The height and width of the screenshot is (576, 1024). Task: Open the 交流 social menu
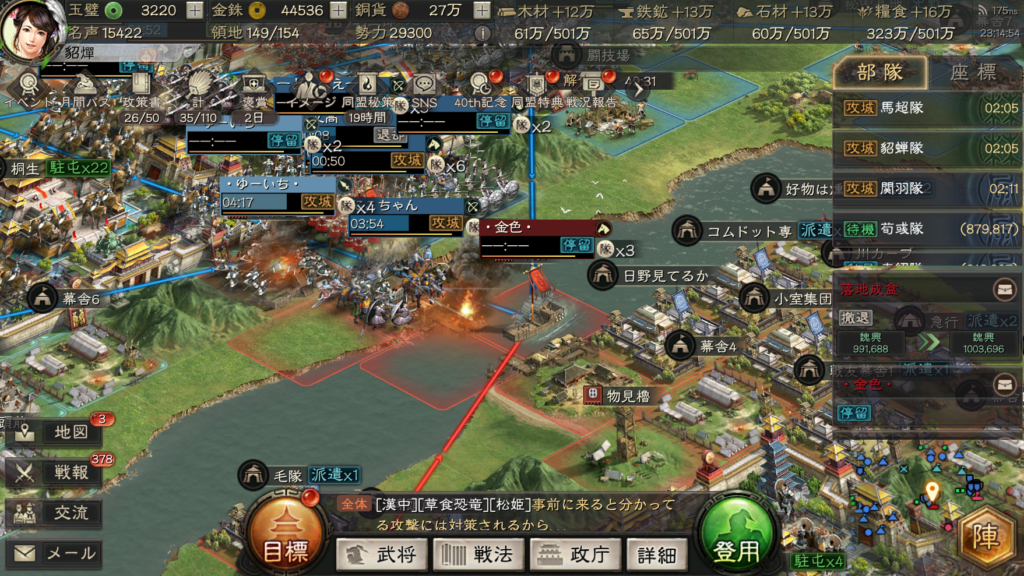[x=53, y=513]
